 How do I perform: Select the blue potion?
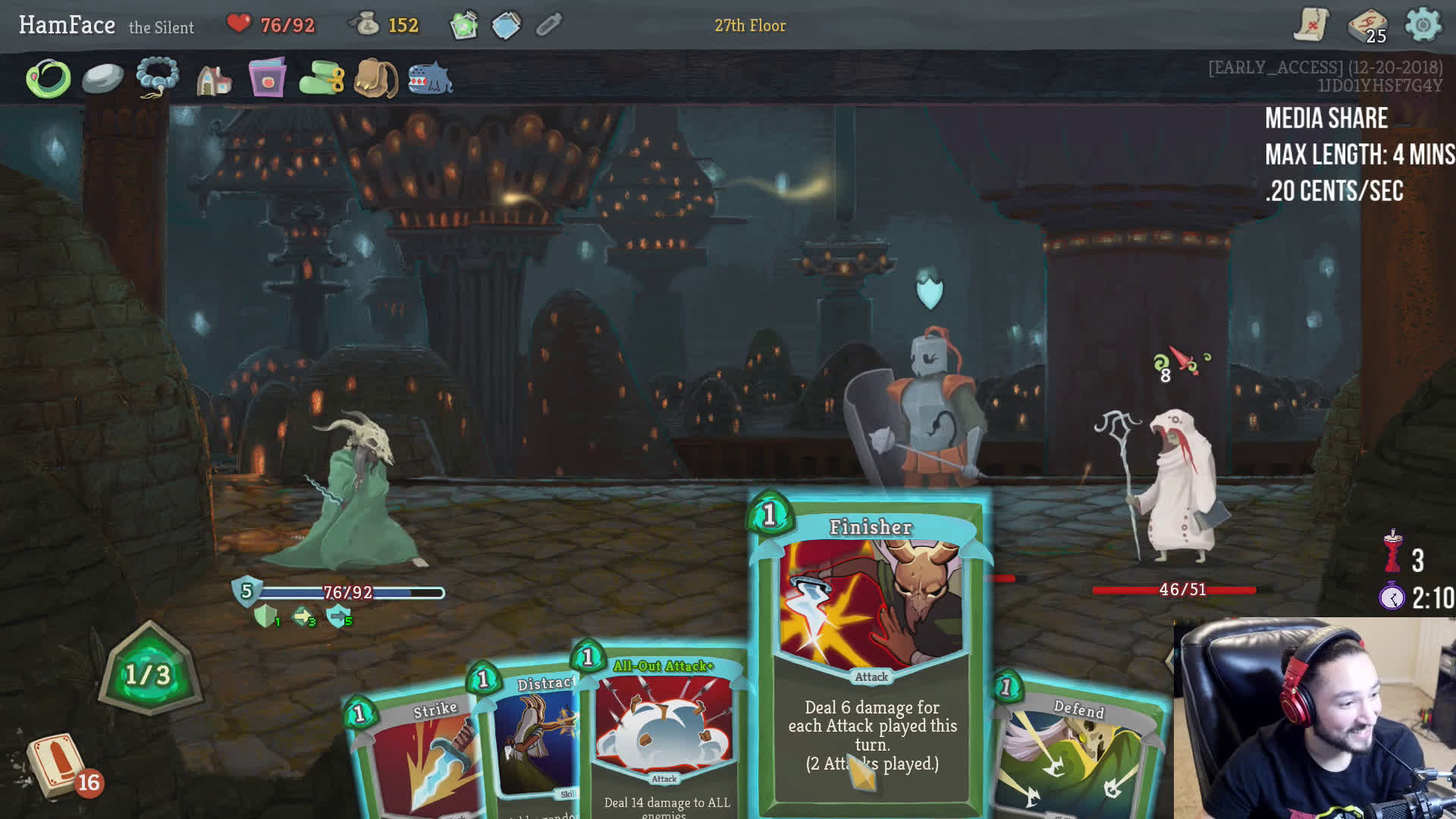pyautogui.click(x=506, y=26)
